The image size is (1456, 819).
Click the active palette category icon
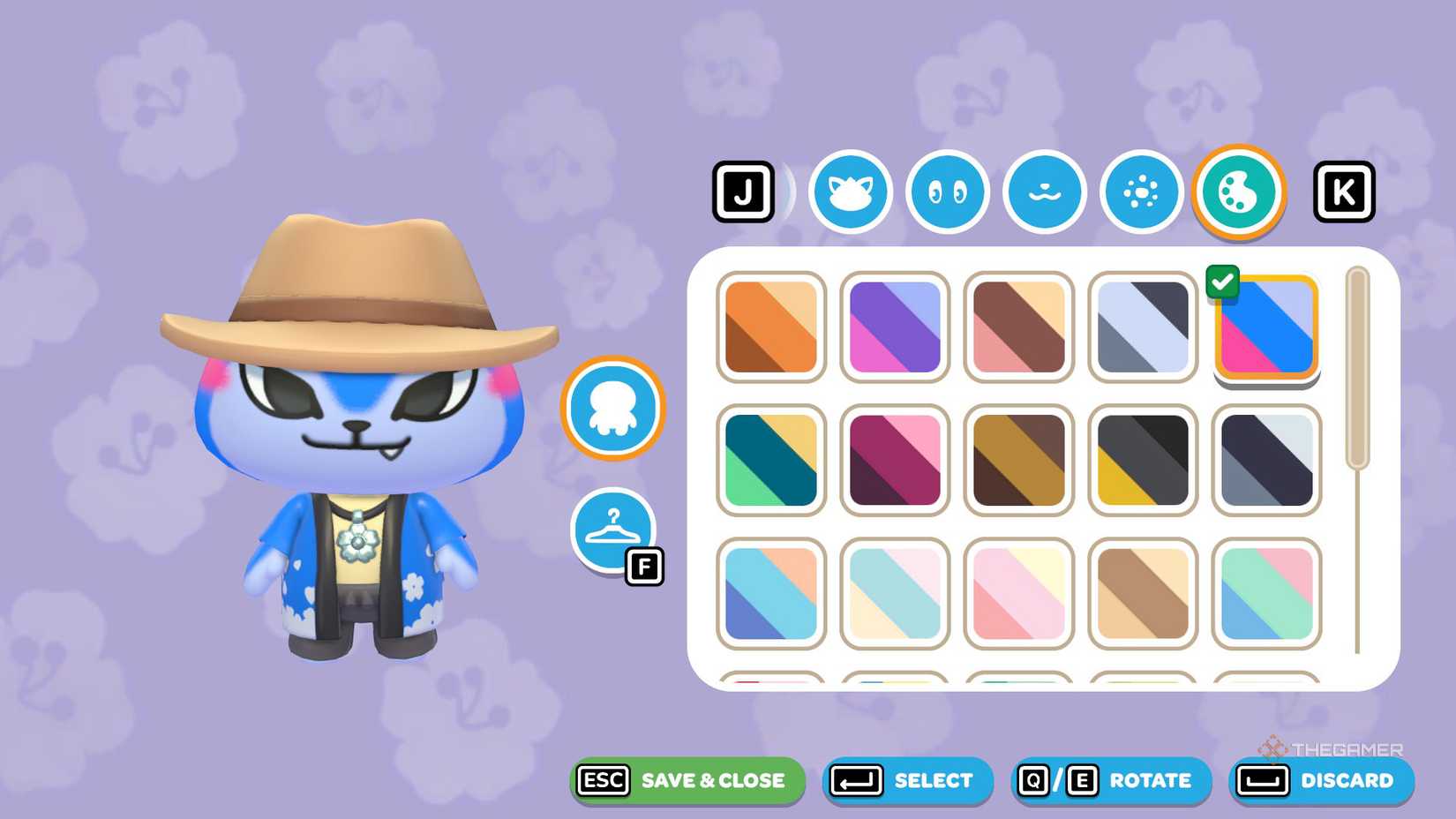click(x=1238, y=192)
